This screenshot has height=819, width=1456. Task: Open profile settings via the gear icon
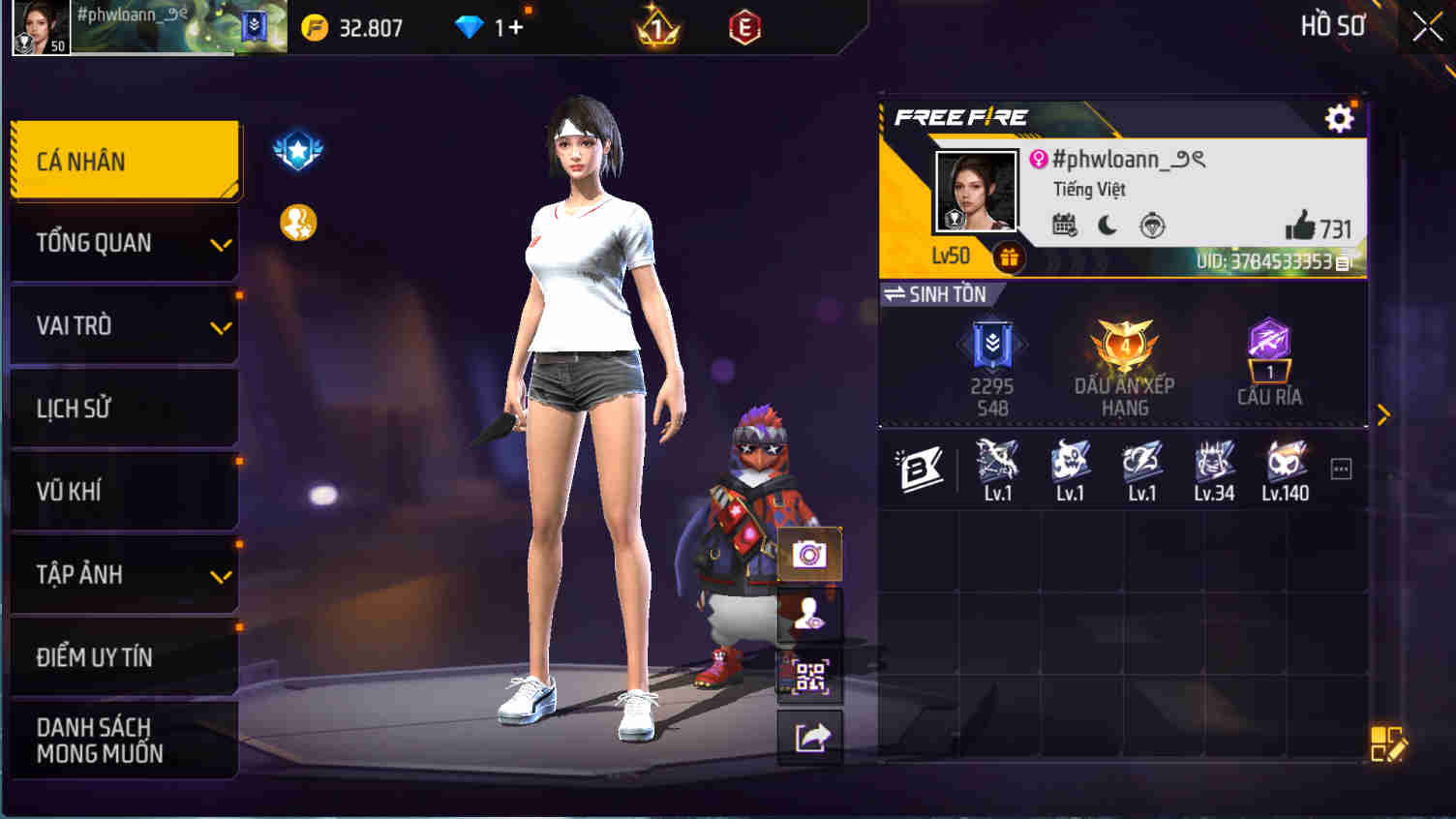coord(1340,118)
